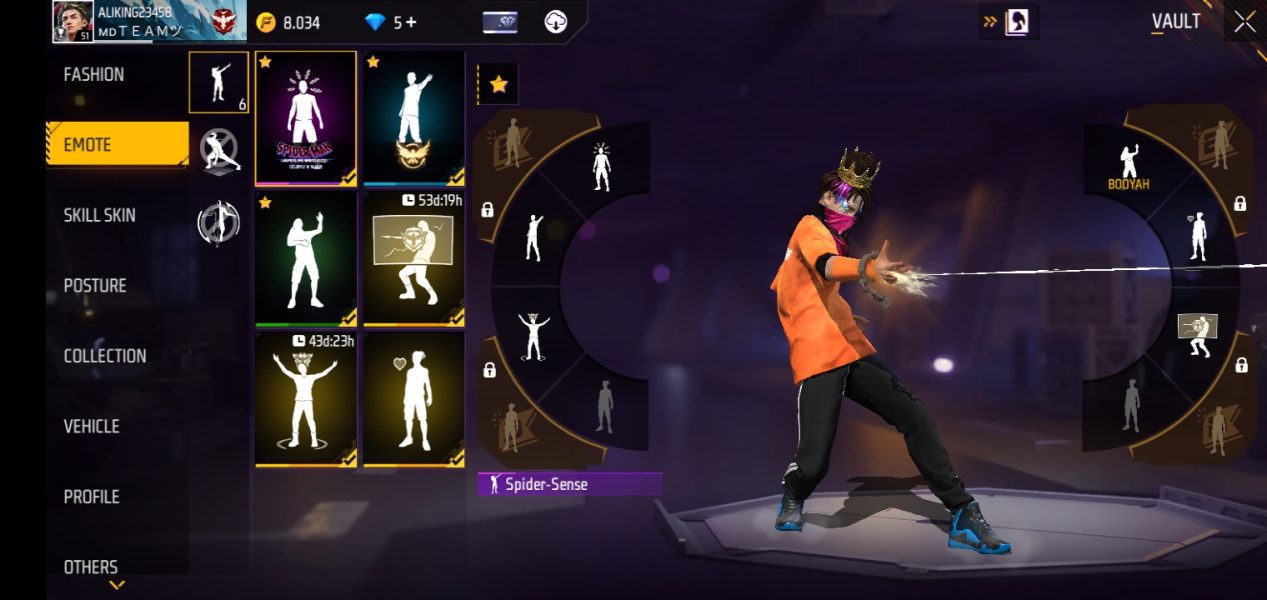The width and height of the screenshot is (1267, 600).
Task: Toggle the star favorites filter button
Action: (498, 85)
